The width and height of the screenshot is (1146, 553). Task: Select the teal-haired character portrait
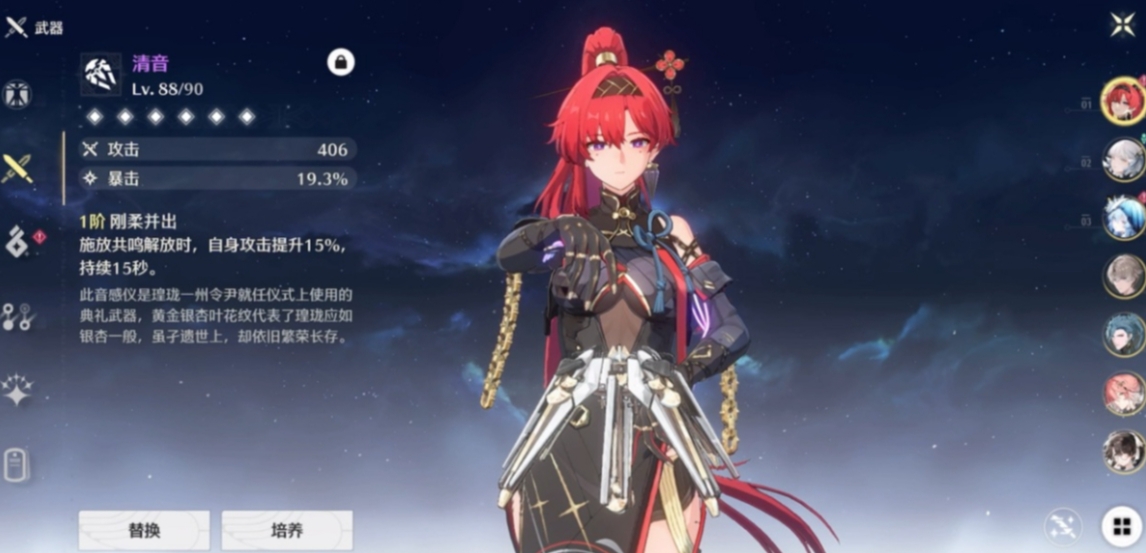pos(1123,335)
